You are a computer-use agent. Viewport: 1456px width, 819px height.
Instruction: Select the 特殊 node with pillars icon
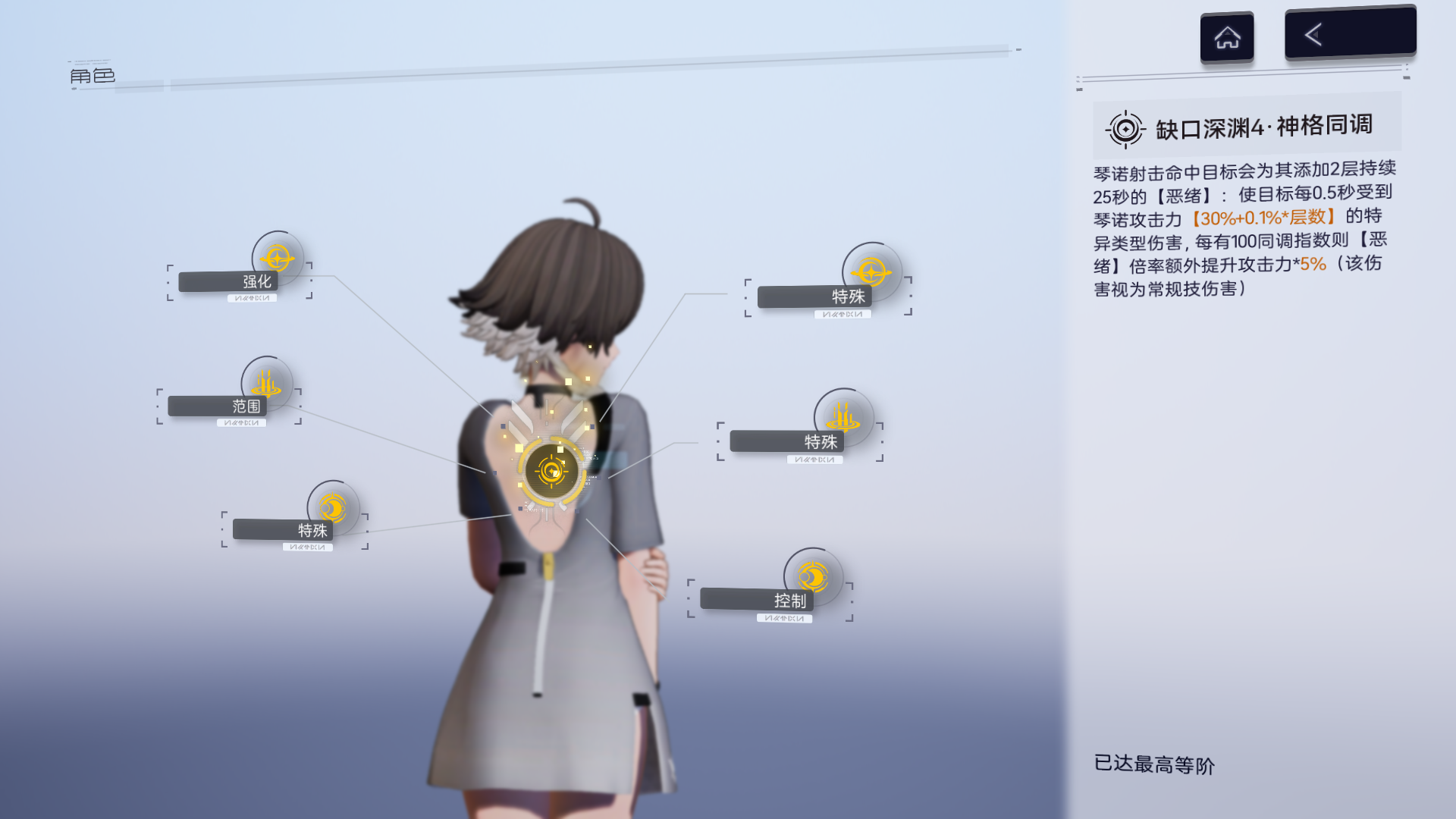[x=843, y=416]
